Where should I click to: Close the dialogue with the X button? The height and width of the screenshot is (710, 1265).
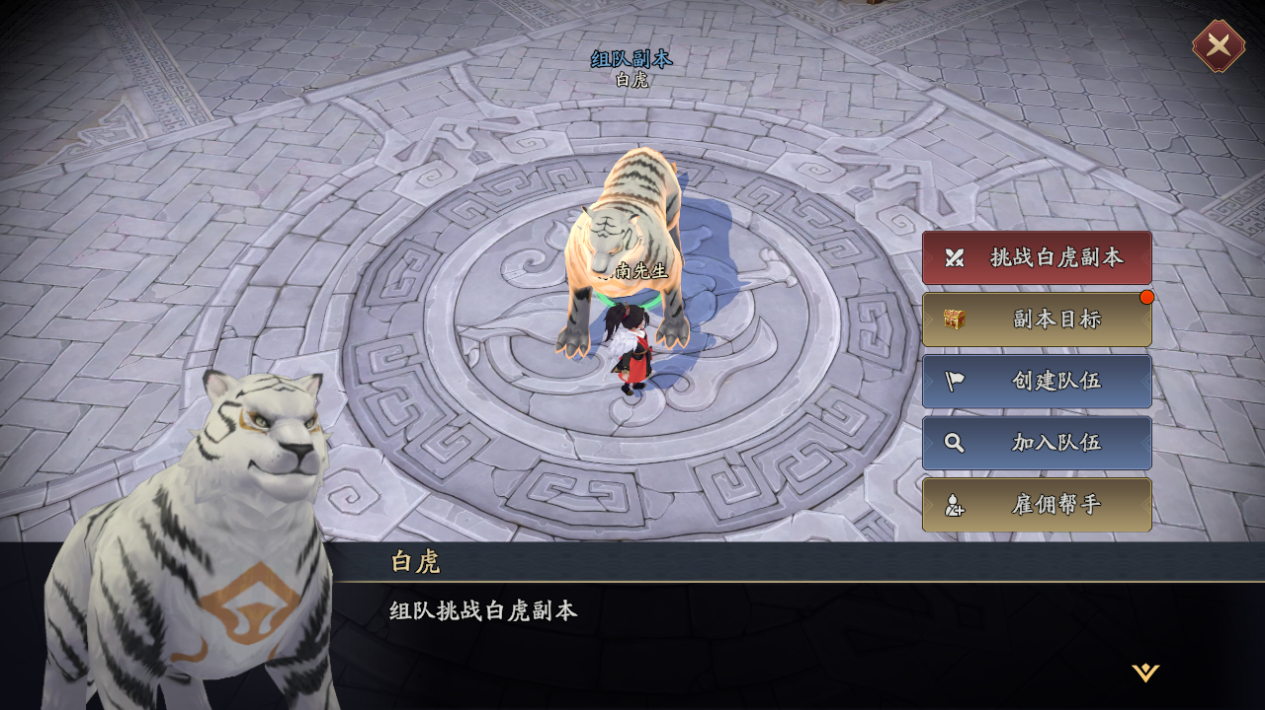tap(1218, 45)
